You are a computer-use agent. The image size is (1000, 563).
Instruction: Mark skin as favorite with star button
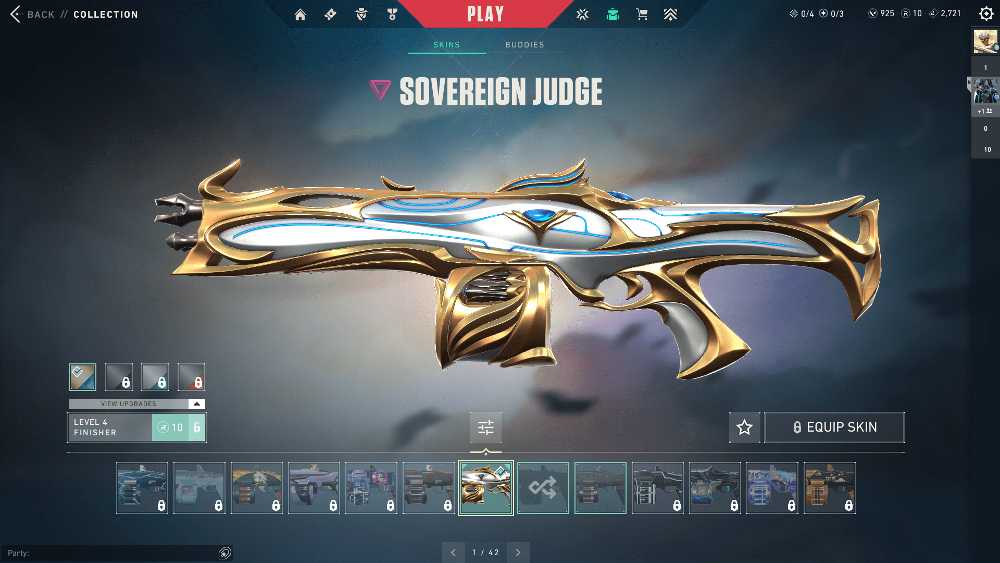point(744,427)
